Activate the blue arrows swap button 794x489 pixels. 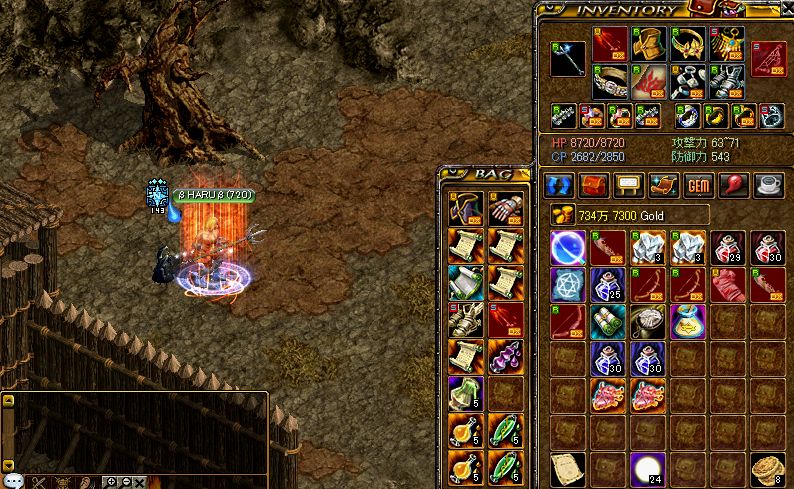click(x=559, y=185)
